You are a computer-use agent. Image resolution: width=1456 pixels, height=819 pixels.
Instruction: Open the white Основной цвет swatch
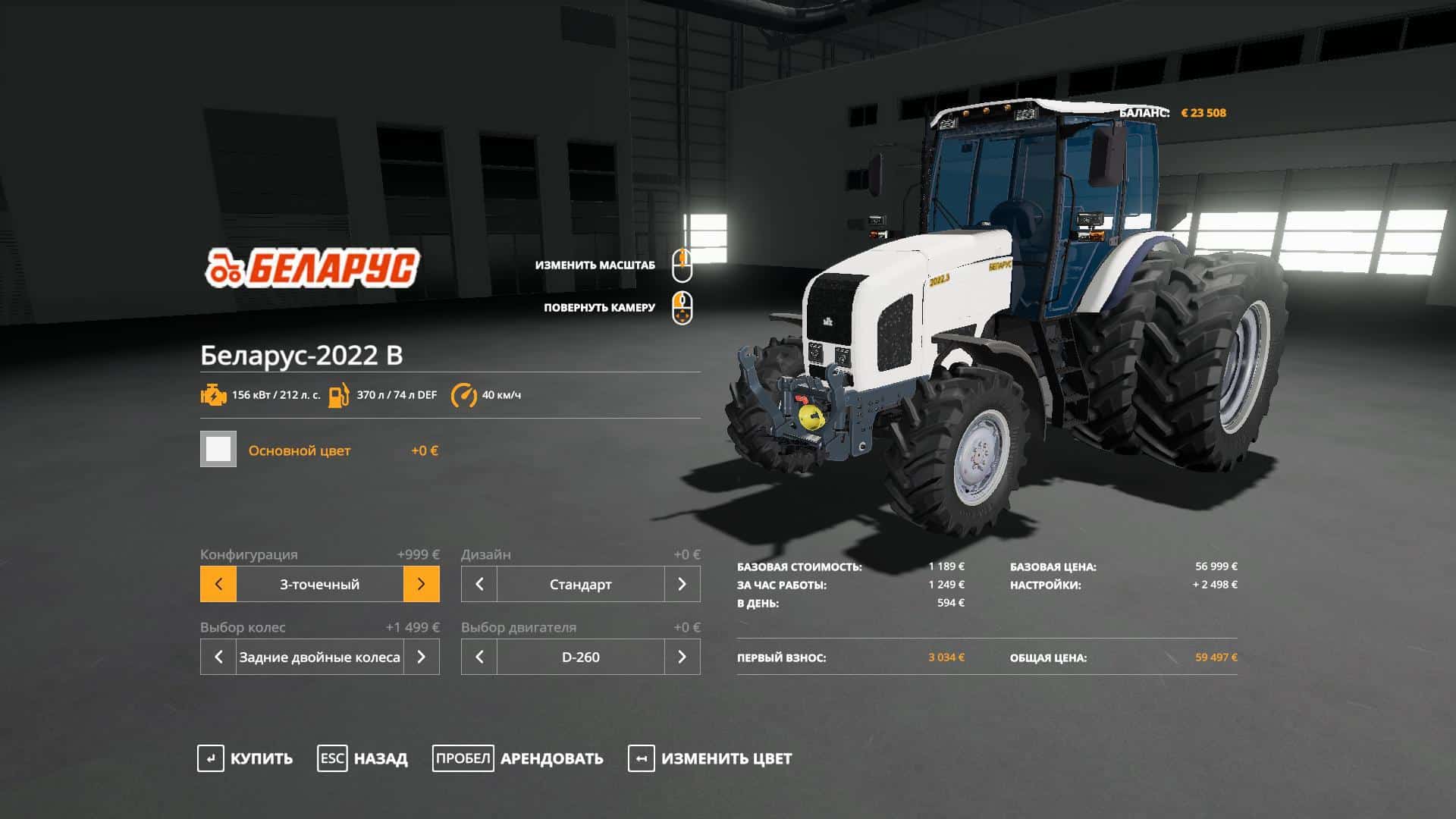218,449
